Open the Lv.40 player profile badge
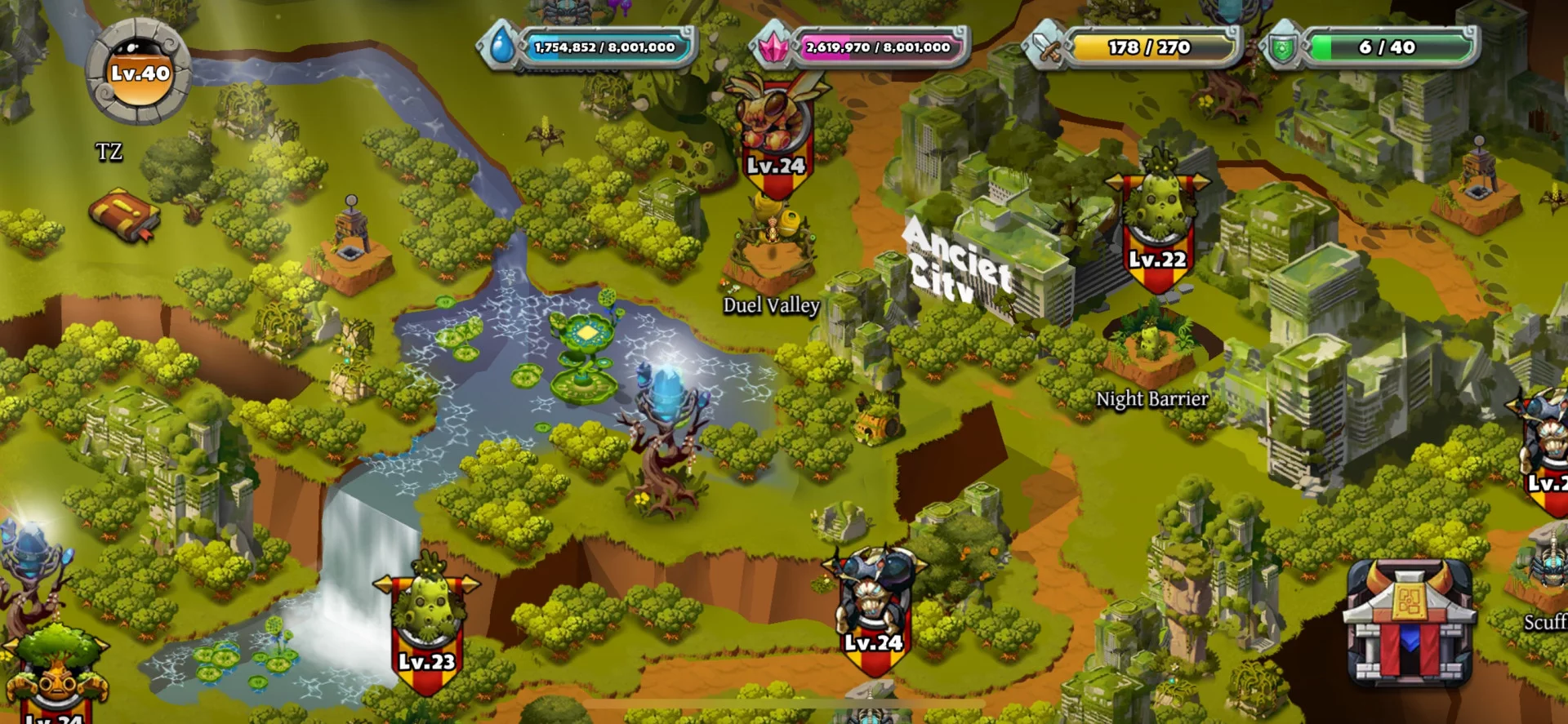 coord(139,72)
